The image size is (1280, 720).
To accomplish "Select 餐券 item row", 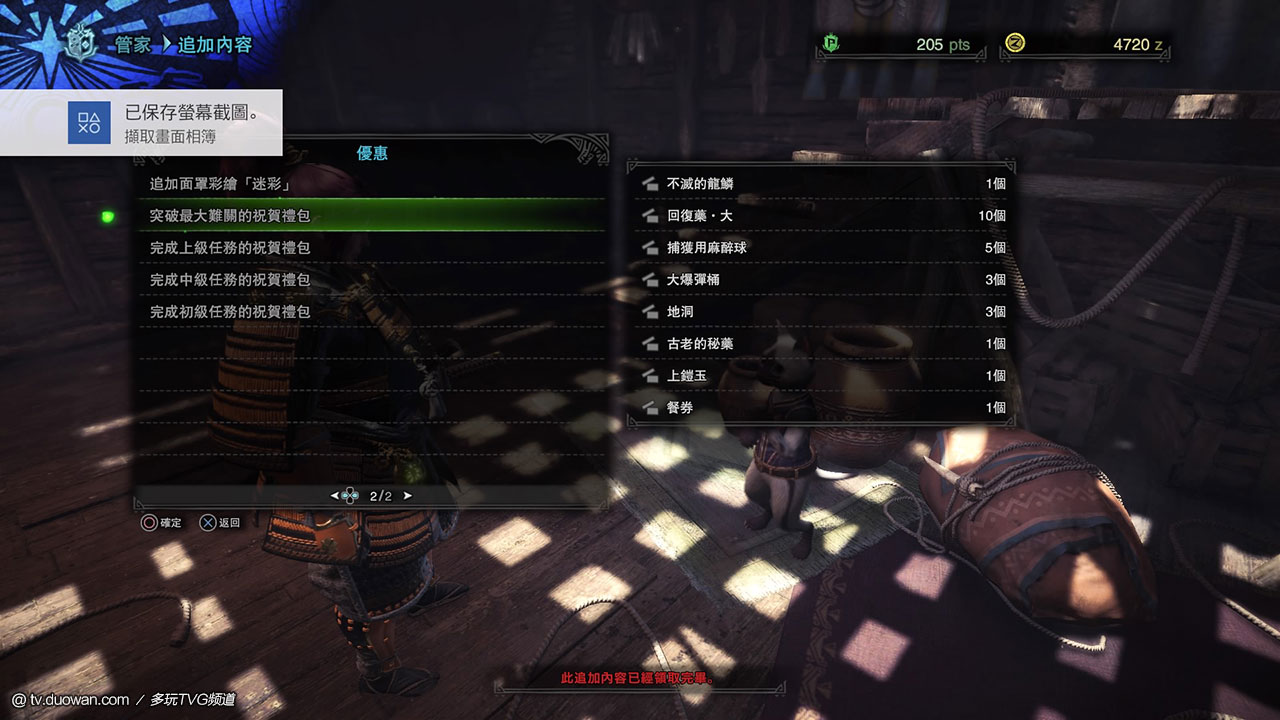I will pyautogui.click(x=820, y=408).
